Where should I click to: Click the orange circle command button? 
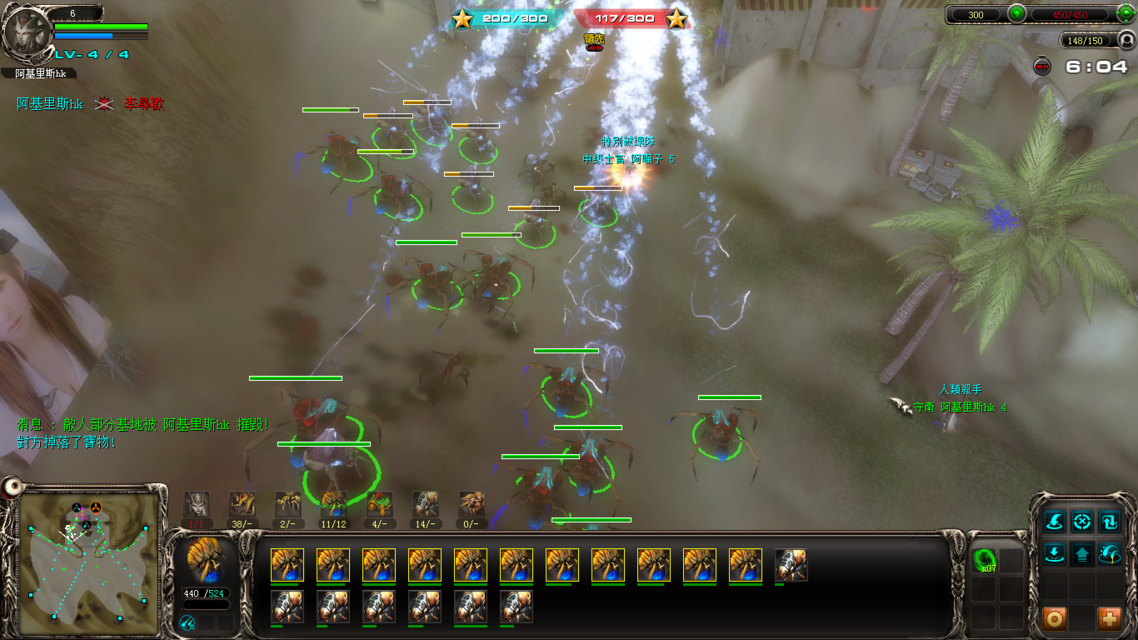click(x=1054, y=619)
